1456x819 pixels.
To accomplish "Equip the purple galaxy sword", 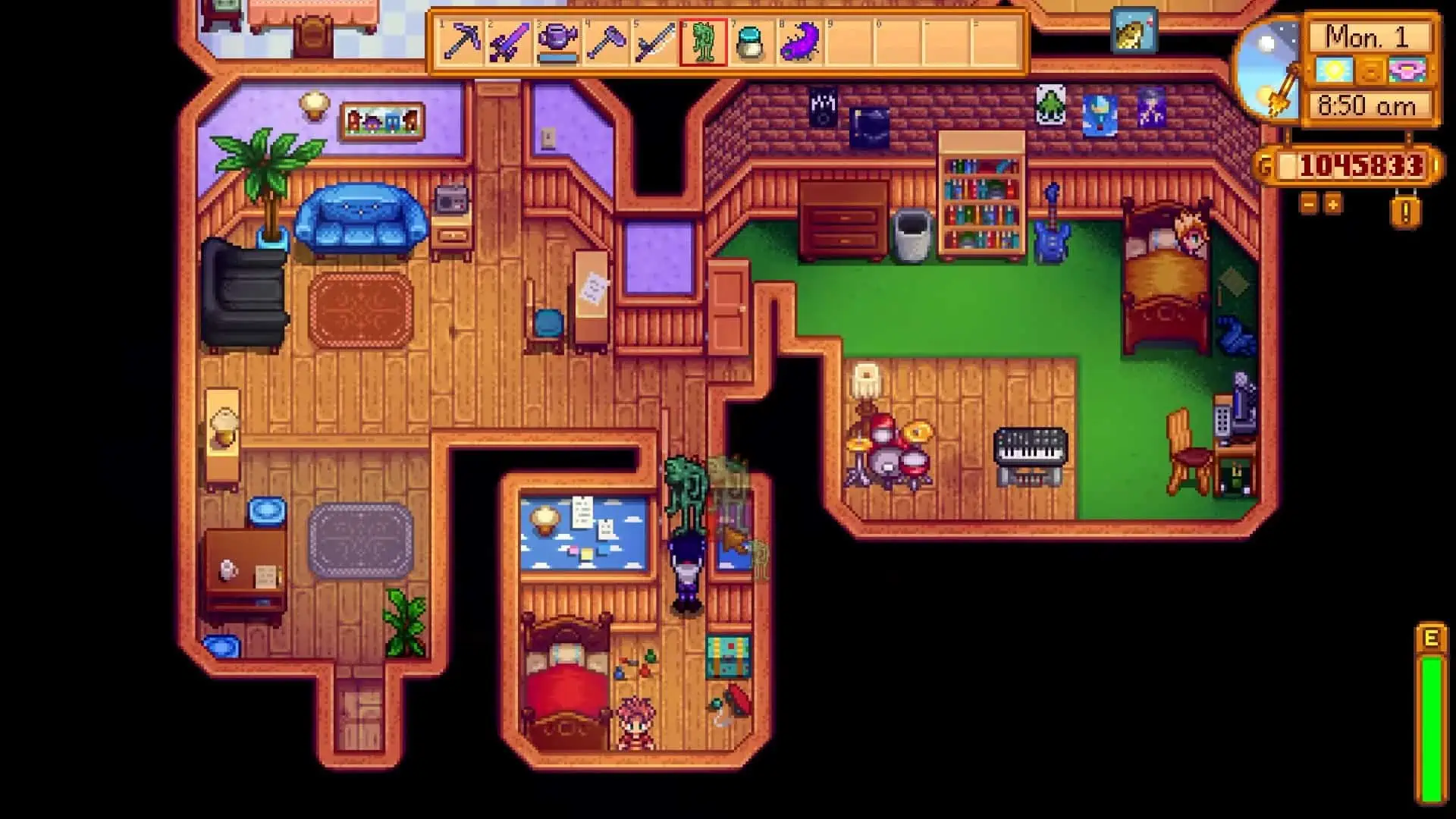I will [x=509, y=42].
